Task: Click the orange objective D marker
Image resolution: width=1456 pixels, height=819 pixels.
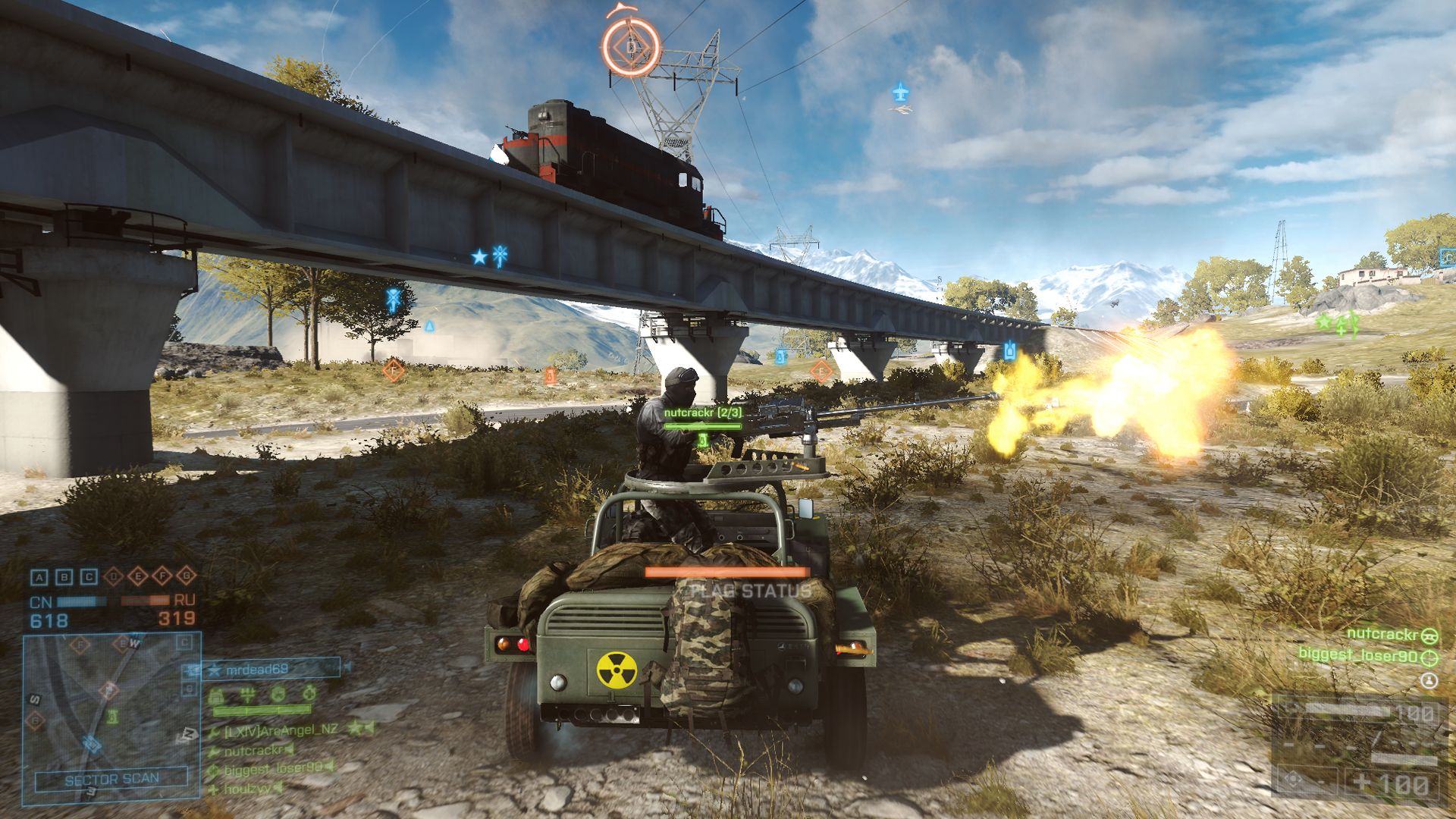Action: (632, 47)
